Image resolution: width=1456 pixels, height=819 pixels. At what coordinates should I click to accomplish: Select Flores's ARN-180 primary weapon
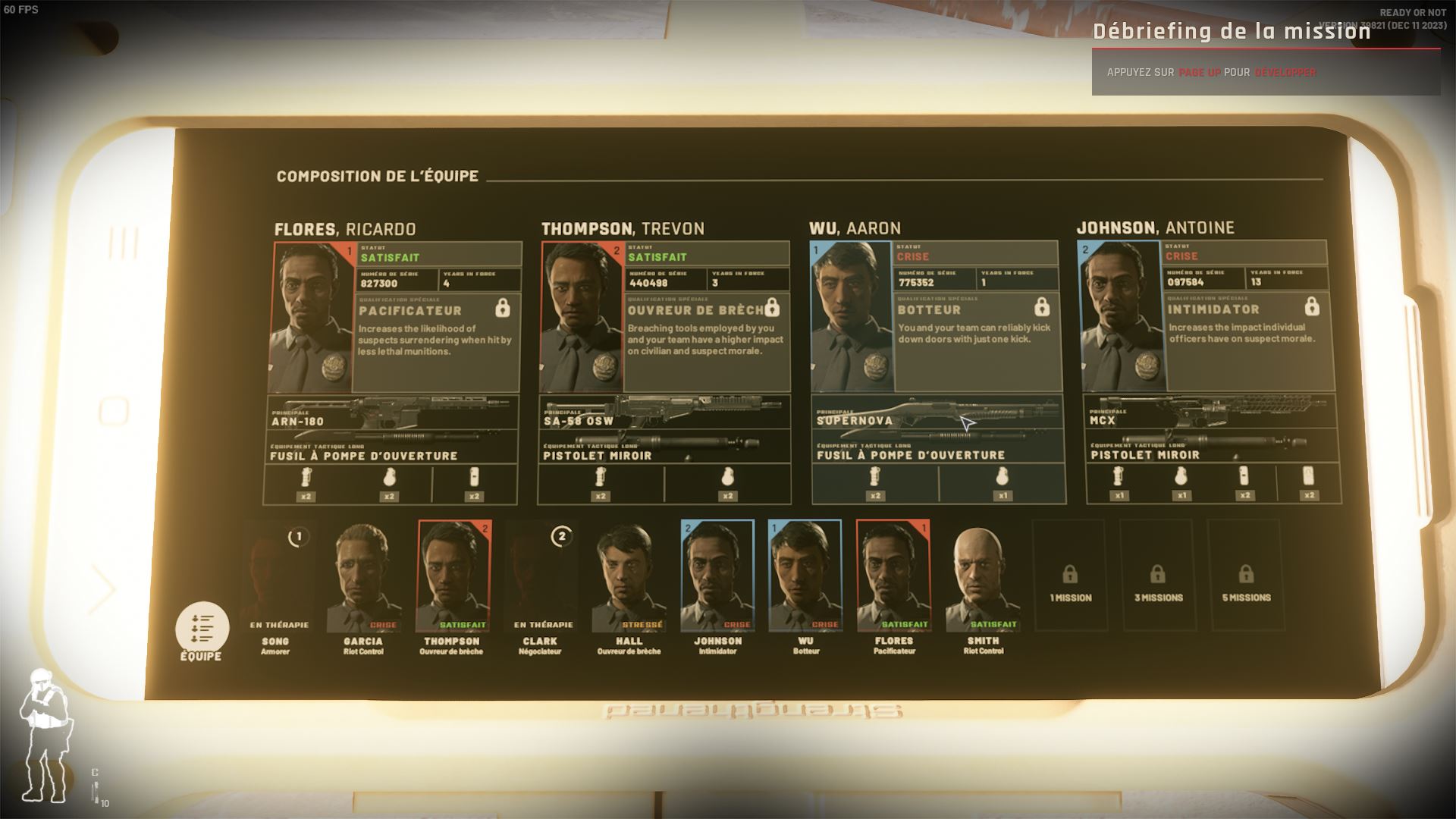(392, 415)
